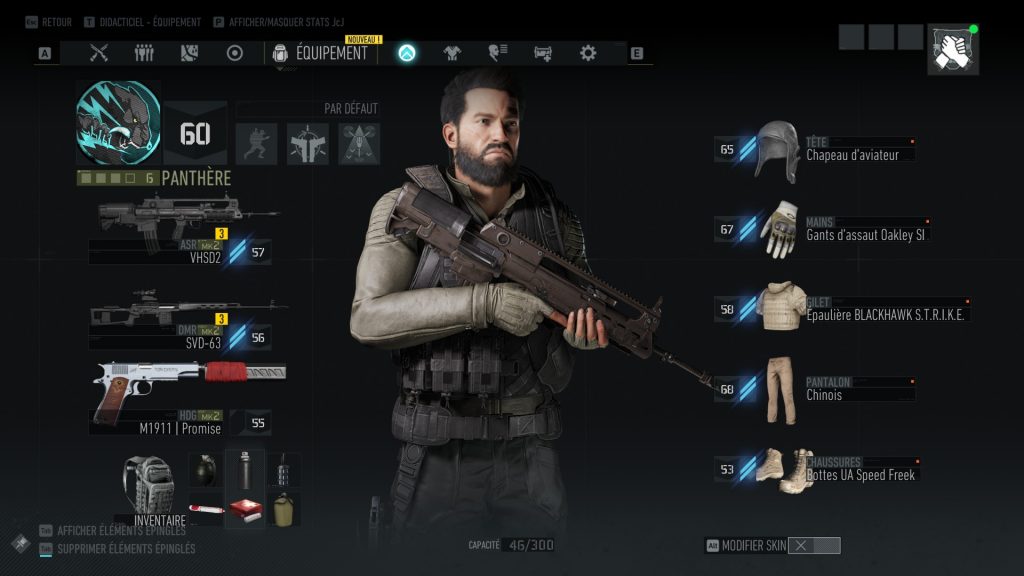Select the glowing chevron class tab
Image resolution: width=1024 pixels, height=576 pixels.
pyautogui.click(x=407, y=53)
